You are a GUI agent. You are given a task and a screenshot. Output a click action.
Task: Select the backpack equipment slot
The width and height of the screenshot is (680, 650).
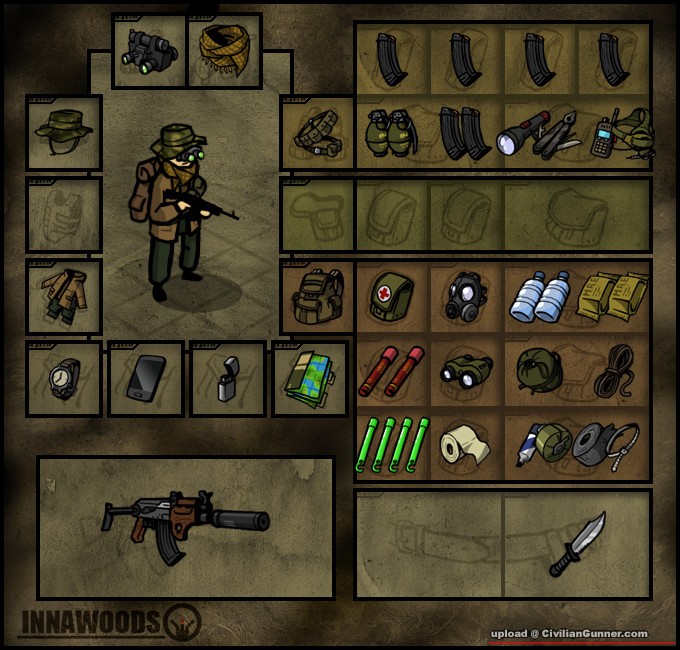coord(318,296)
